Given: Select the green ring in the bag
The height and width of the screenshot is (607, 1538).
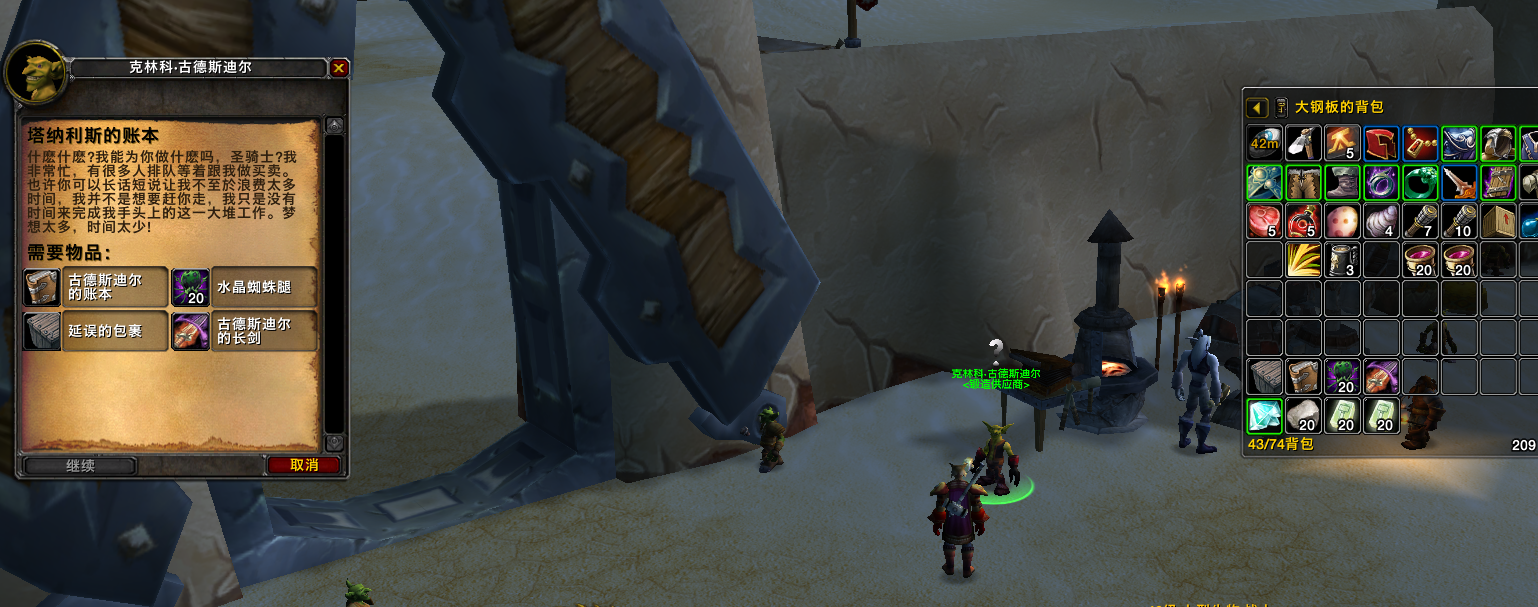Looking at the screenshot, I should tap(1420, 183).
